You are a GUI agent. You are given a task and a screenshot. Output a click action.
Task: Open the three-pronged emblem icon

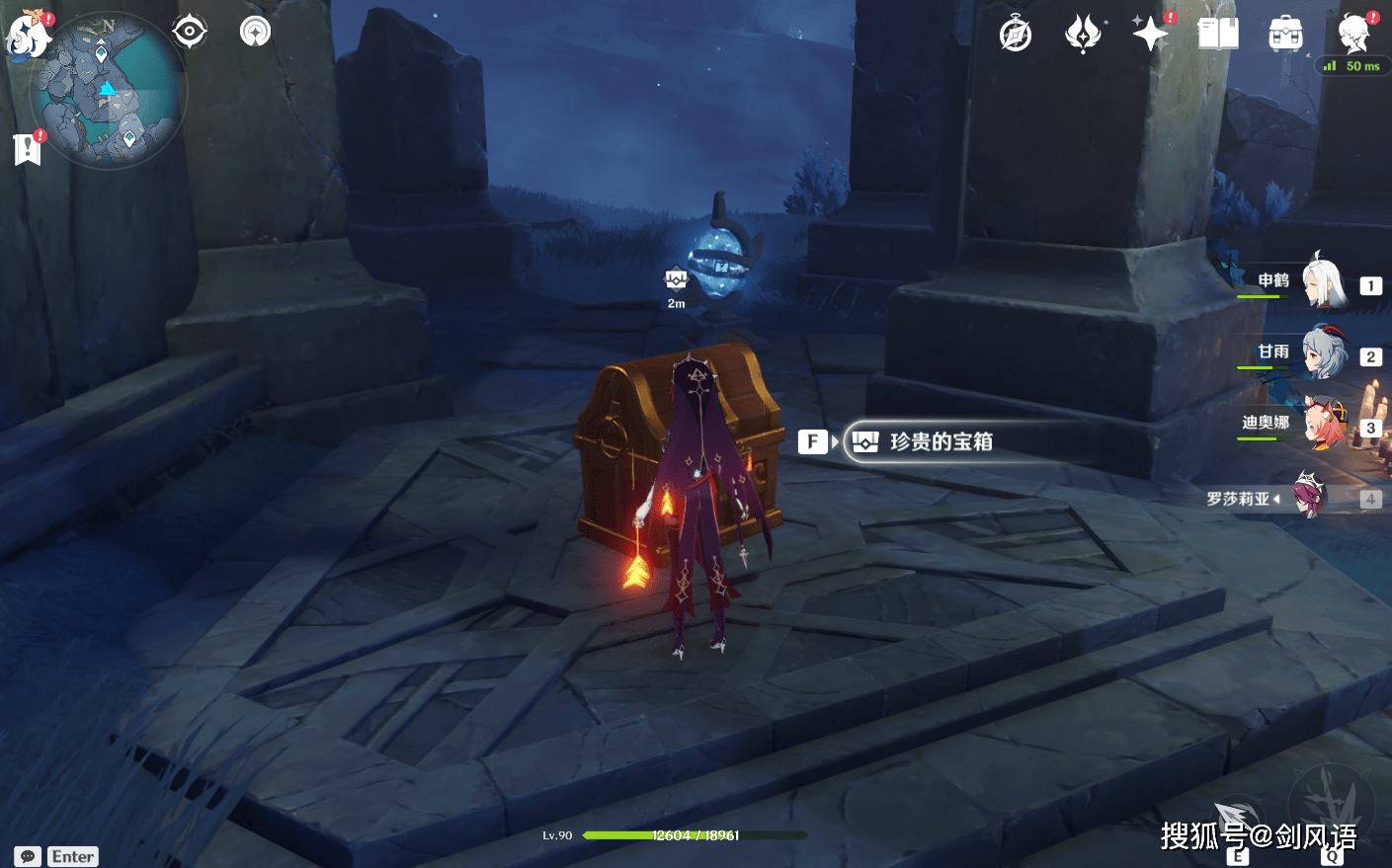click(1083, 35)
